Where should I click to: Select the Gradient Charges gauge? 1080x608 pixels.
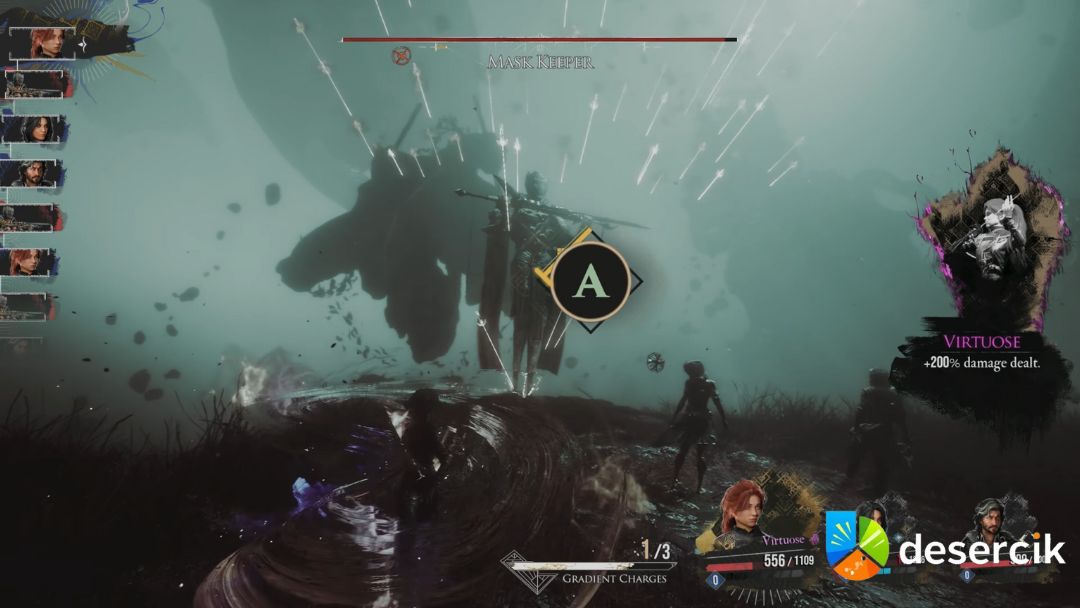590,565
